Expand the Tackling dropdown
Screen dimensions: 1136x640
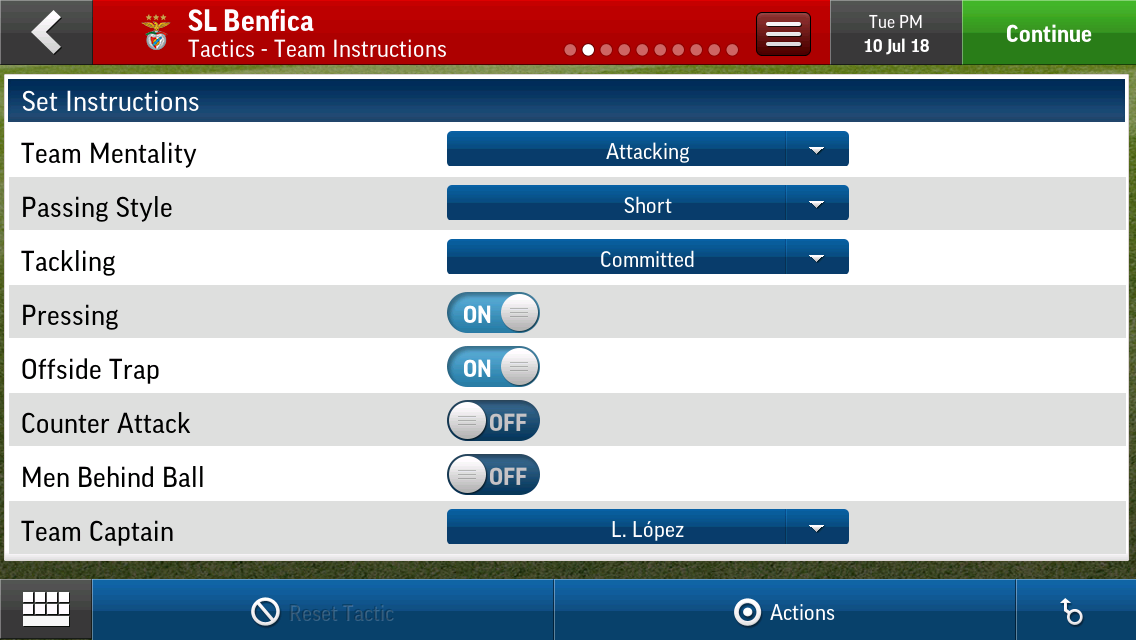click(x=647, y=258)
